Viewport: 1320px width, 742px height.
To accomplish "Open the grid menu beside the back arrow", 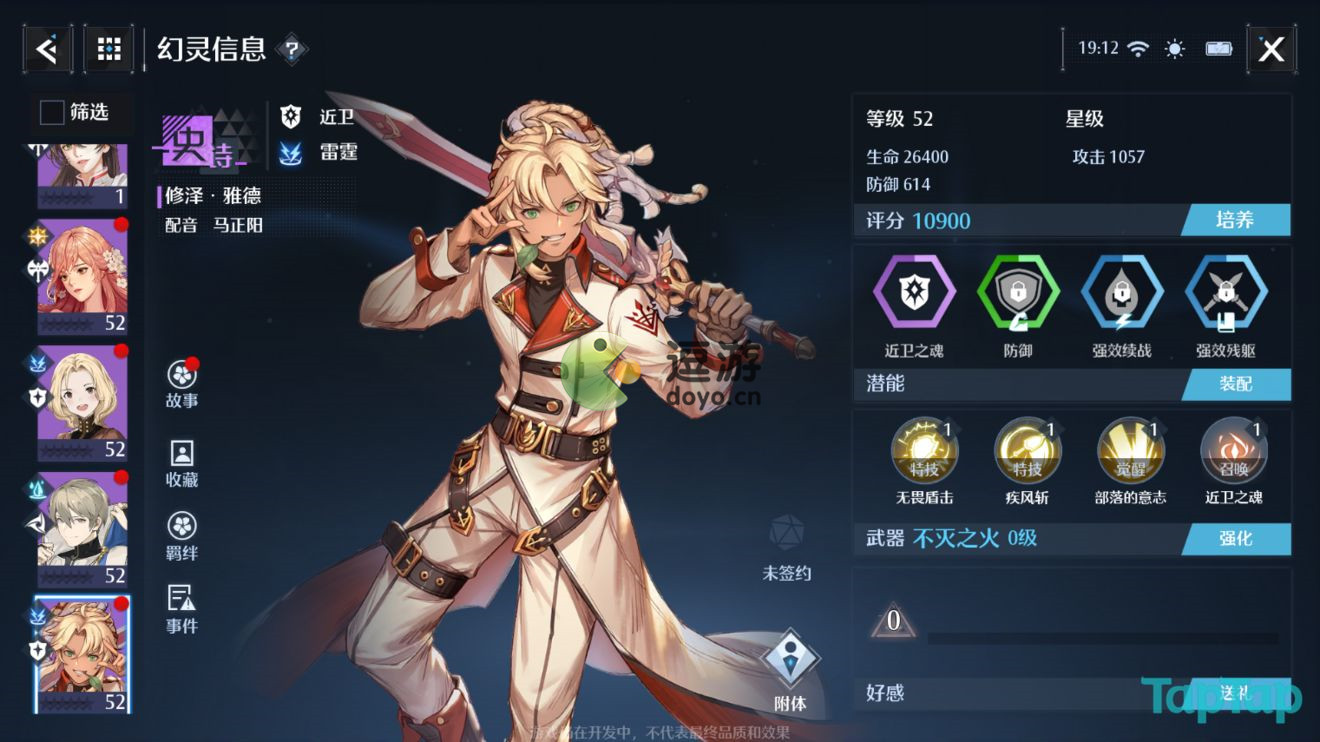I will [x=108, y=48].
